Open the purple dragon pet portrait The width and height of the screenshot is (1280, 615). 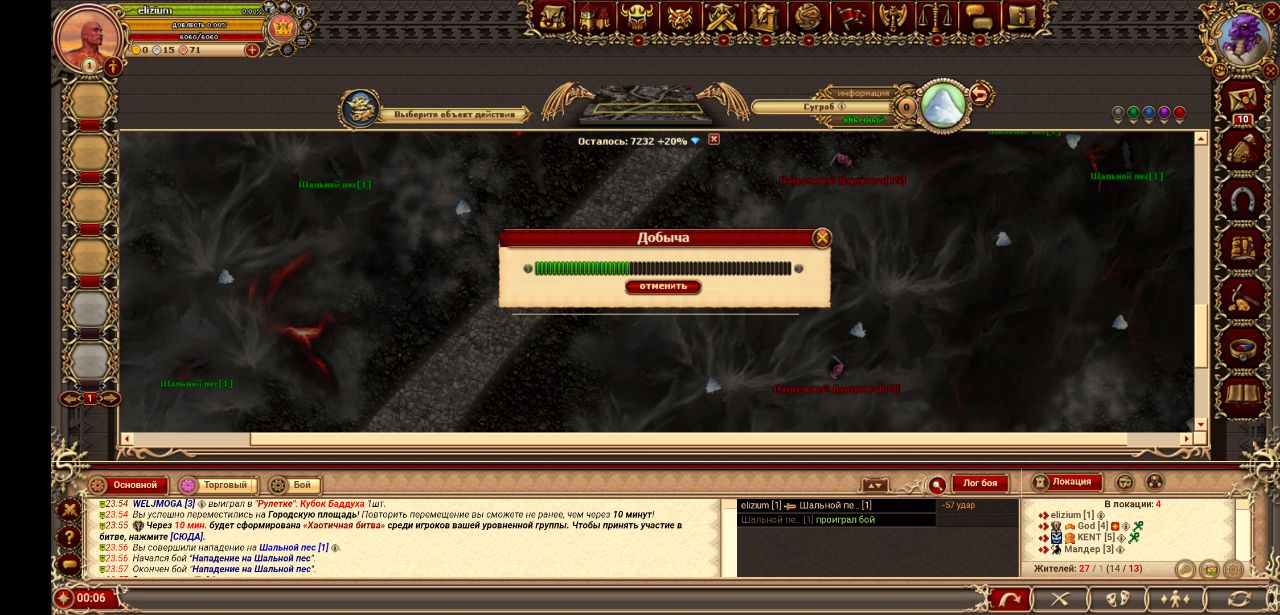(1244, 37)
